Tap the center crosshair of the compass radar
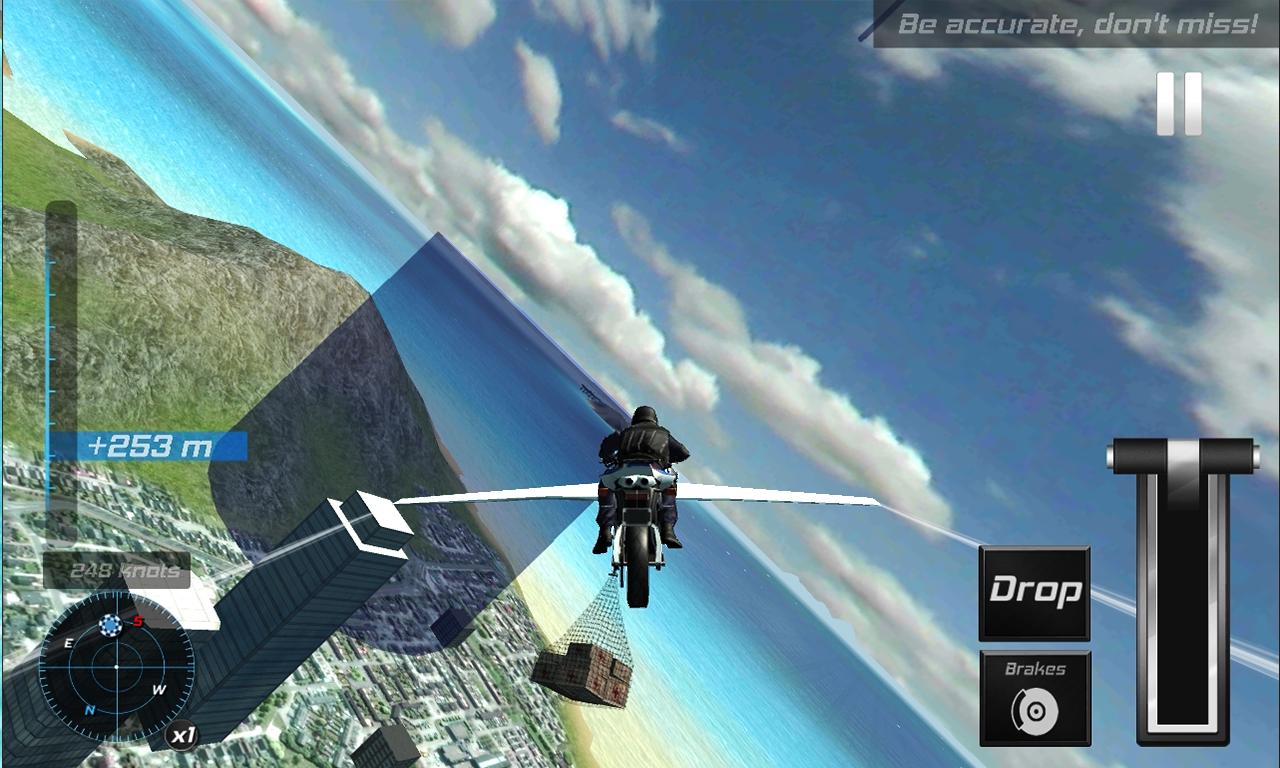The height and width of the screenshot is (768, 1280). 117,666
